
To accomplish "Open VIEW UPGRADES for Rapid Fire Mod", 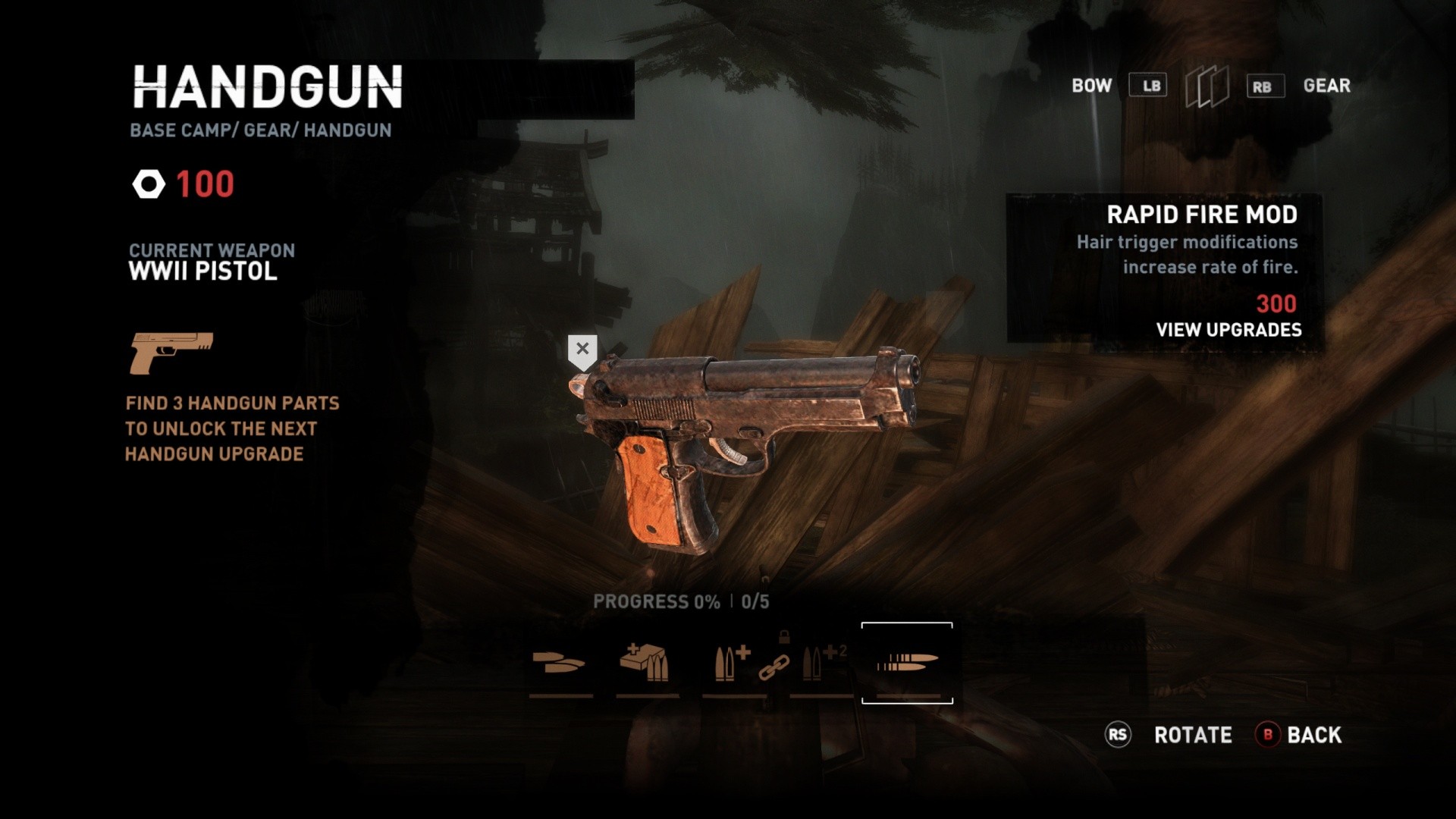I will click(1228, 329).
